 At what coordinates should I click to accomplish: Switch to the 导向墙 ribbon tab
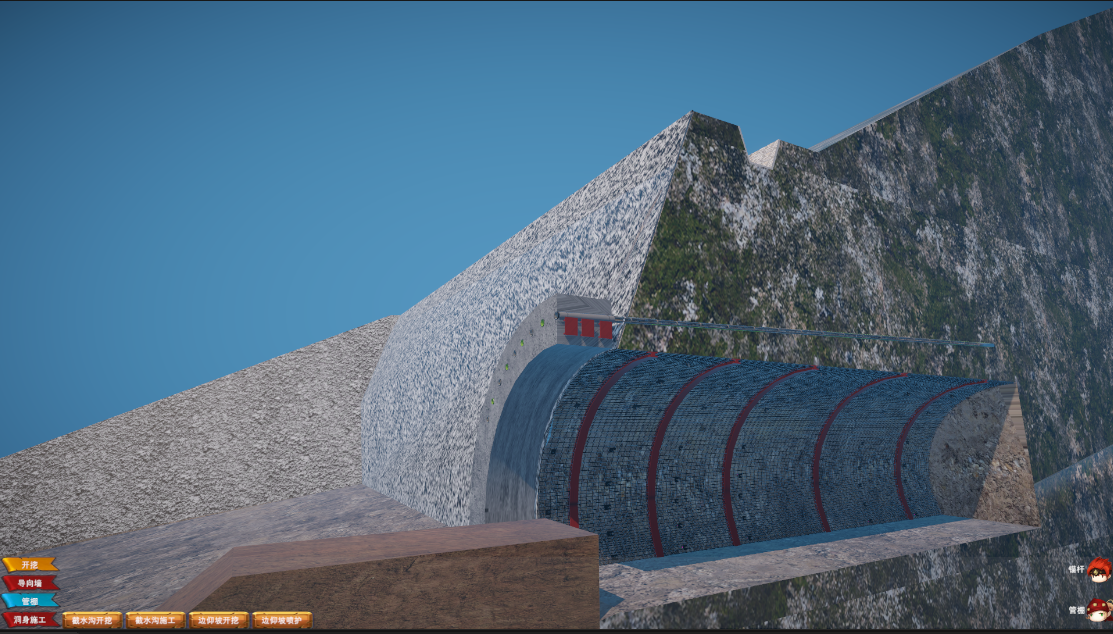pos(29,583)
